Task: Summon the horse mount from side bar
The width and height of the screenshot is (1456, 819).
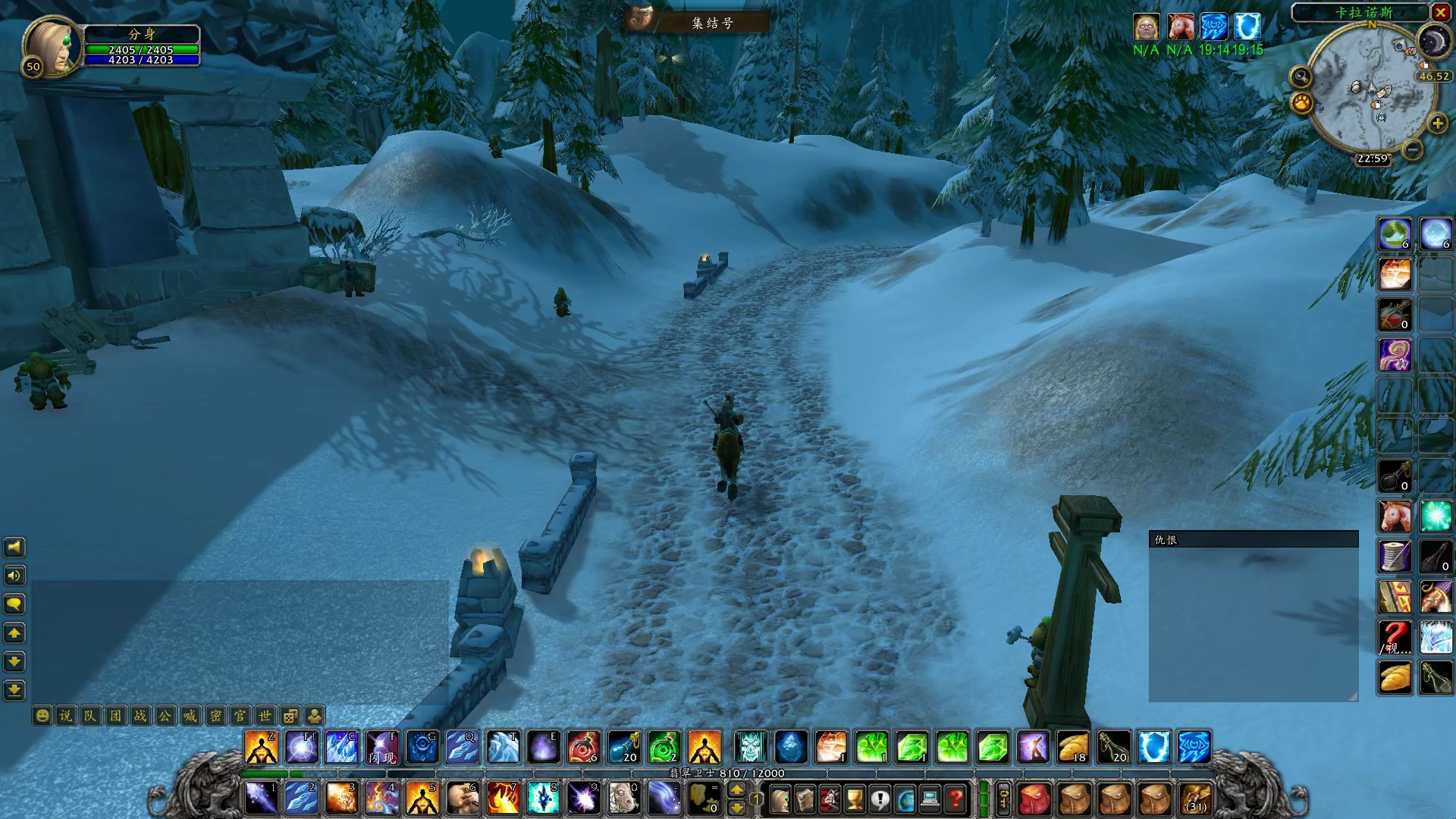Action: pyautogui.click(x=1395, y=516)
